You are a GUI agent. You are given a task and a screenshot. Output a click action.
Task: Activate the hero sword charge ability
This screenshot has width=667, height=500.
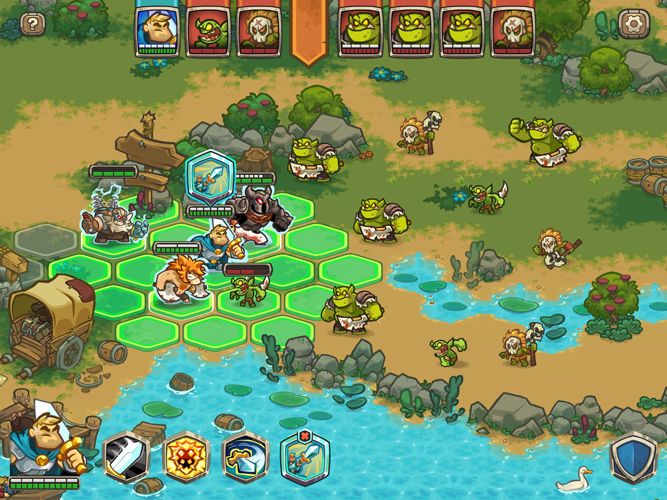305,456
